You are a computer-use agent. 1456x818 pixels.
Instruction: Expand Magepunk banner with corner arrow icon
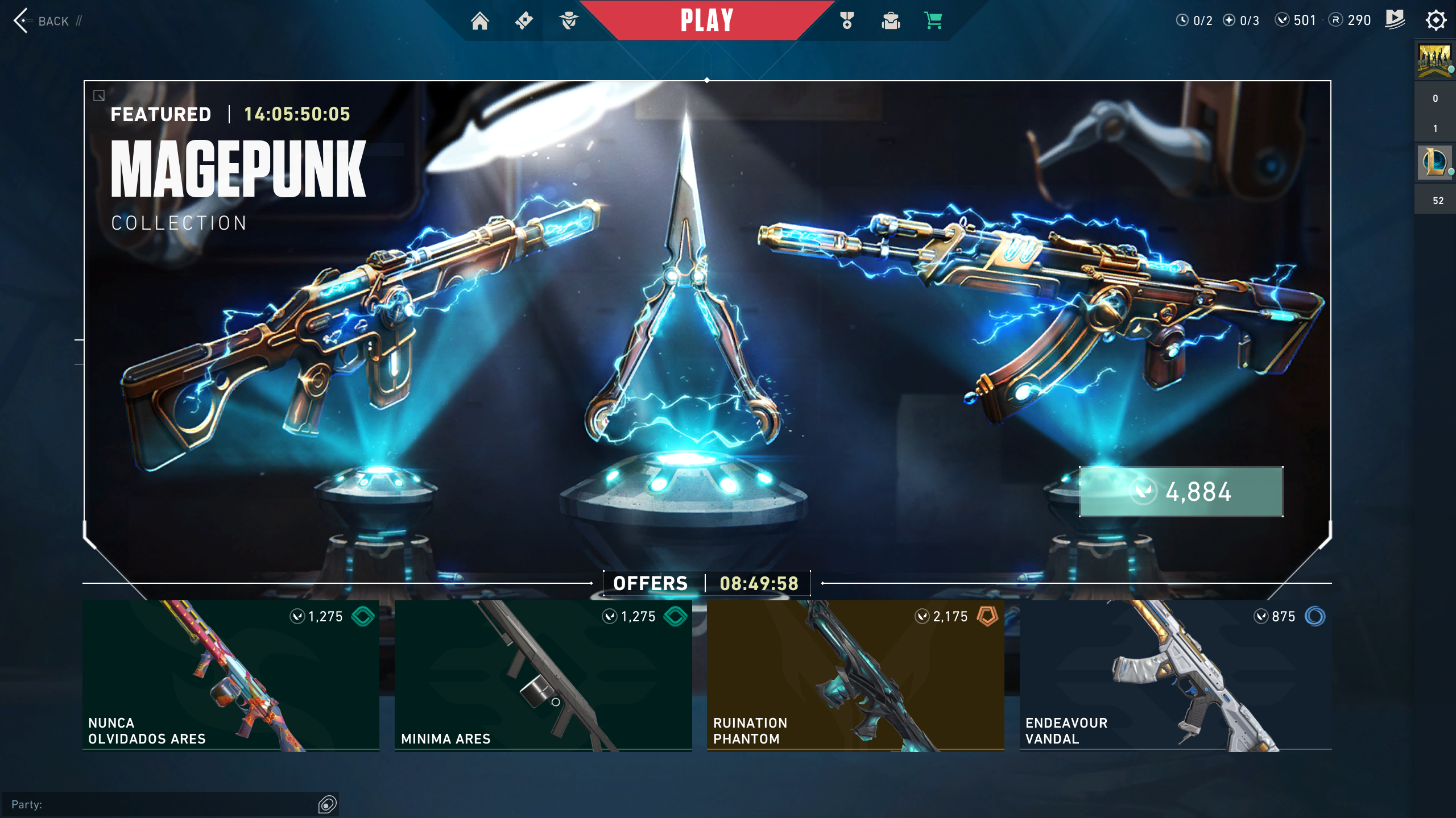point(98,96)
